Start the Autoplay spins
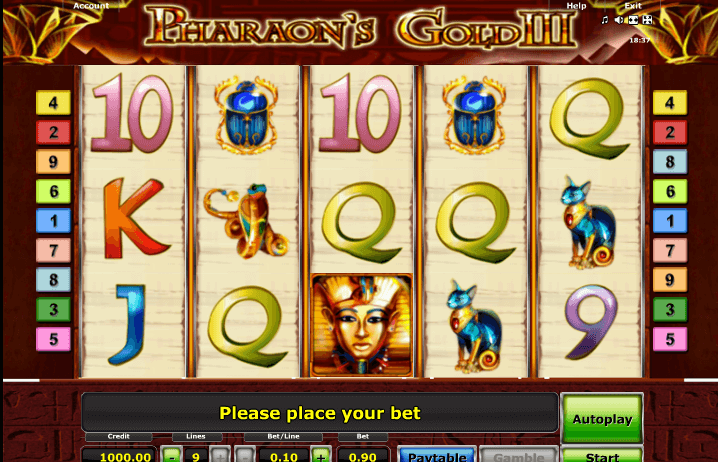Image resolution: width=718 pixels, height=462 pixels. pos(602,419)
